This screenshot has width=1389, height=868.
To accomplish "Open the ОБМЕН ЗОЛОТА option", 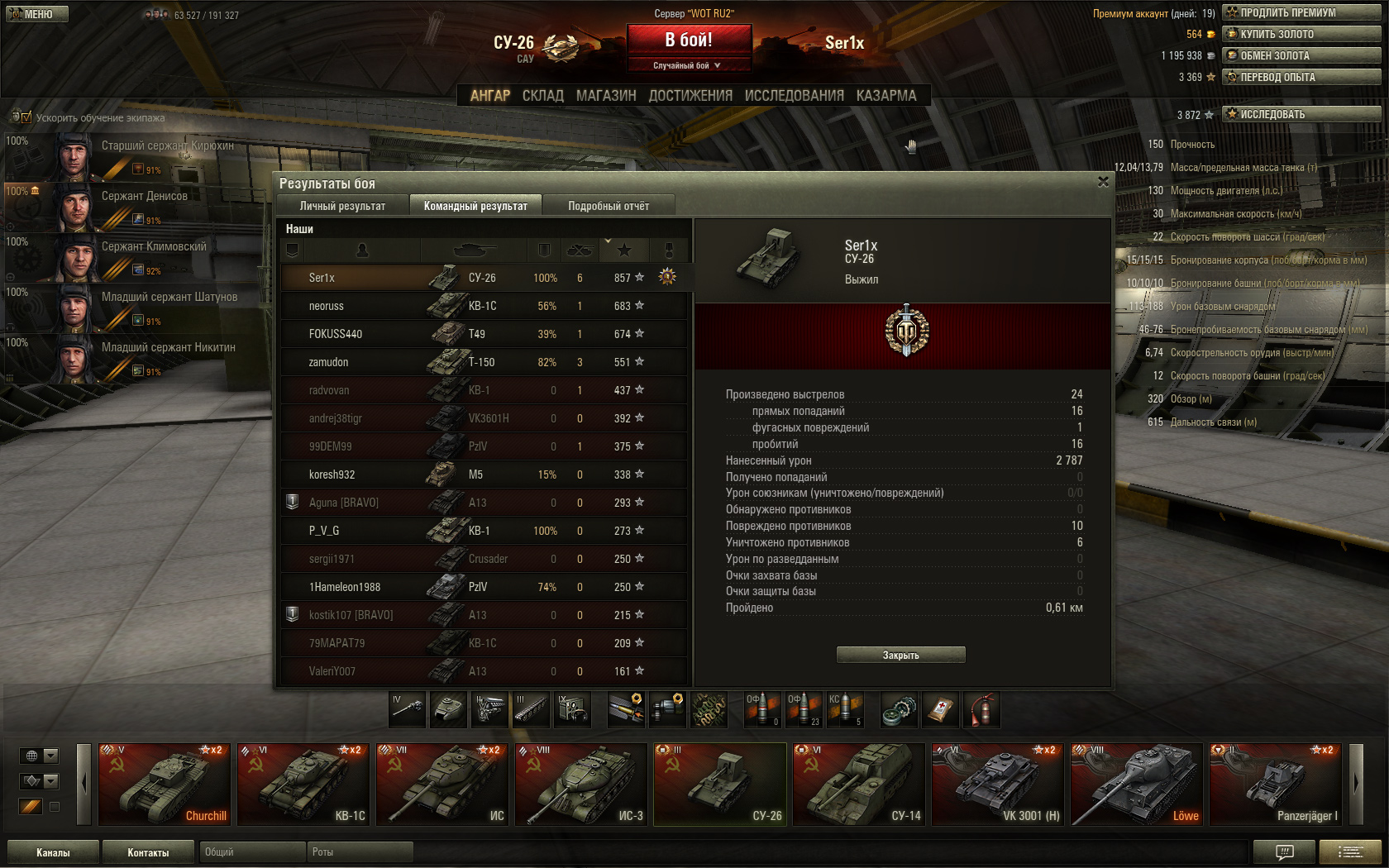I will (x=1301, y=55).
